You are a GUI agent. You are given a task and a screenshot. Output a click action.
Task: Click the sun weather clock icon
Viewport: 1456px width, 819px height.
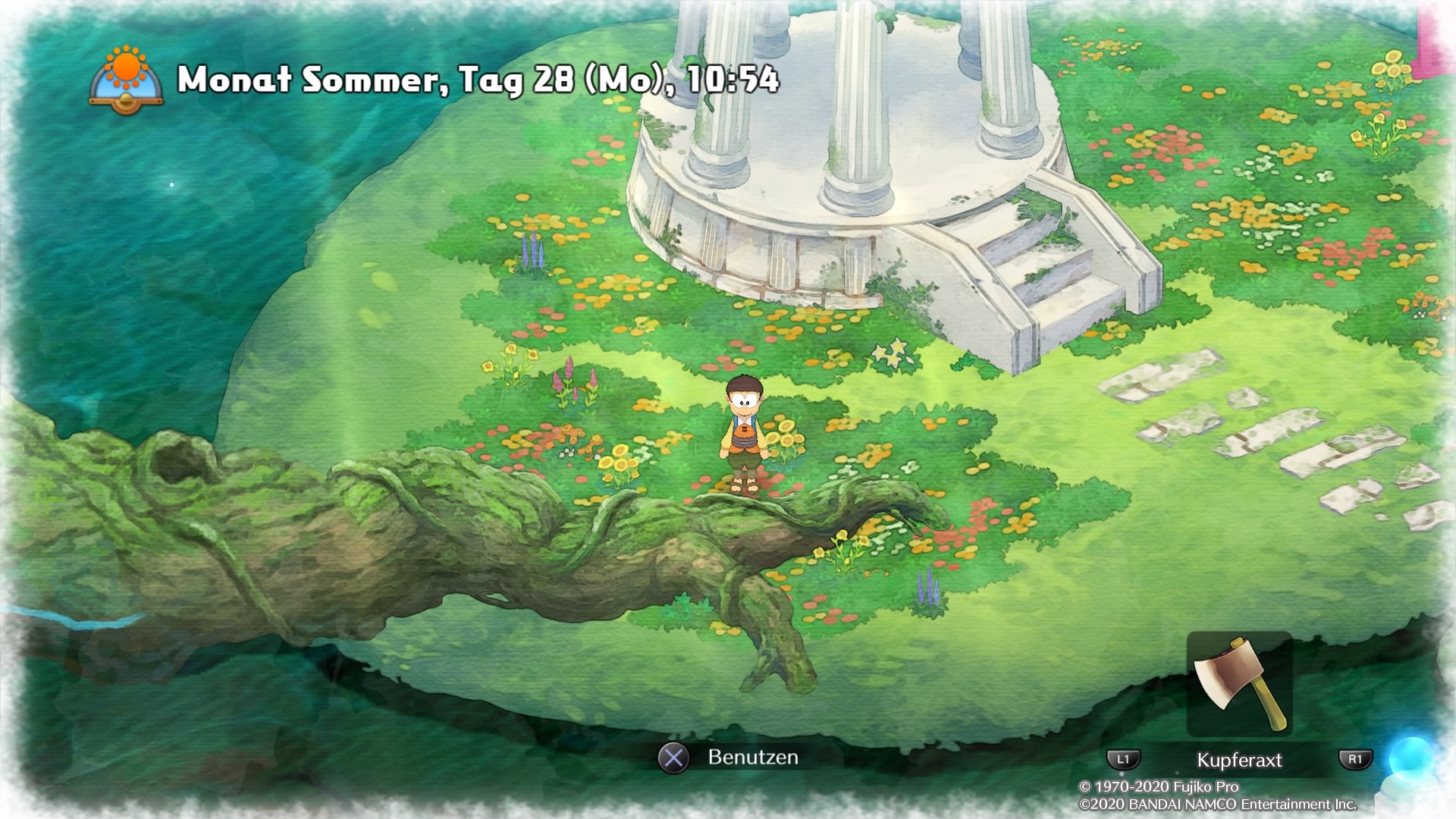tap(126, 79)
